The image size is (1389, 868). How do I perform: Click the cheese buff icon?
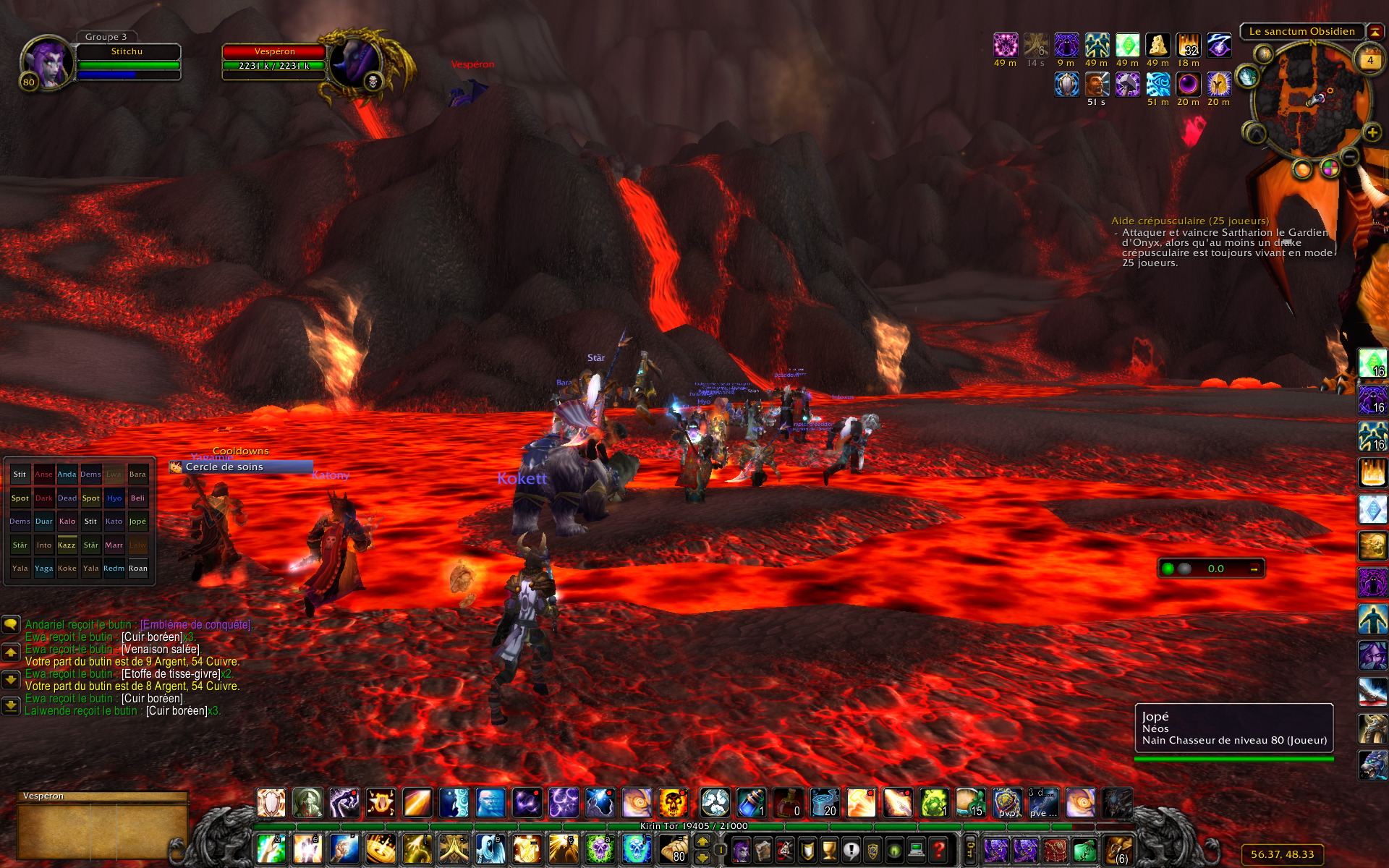coord(1157,46)
